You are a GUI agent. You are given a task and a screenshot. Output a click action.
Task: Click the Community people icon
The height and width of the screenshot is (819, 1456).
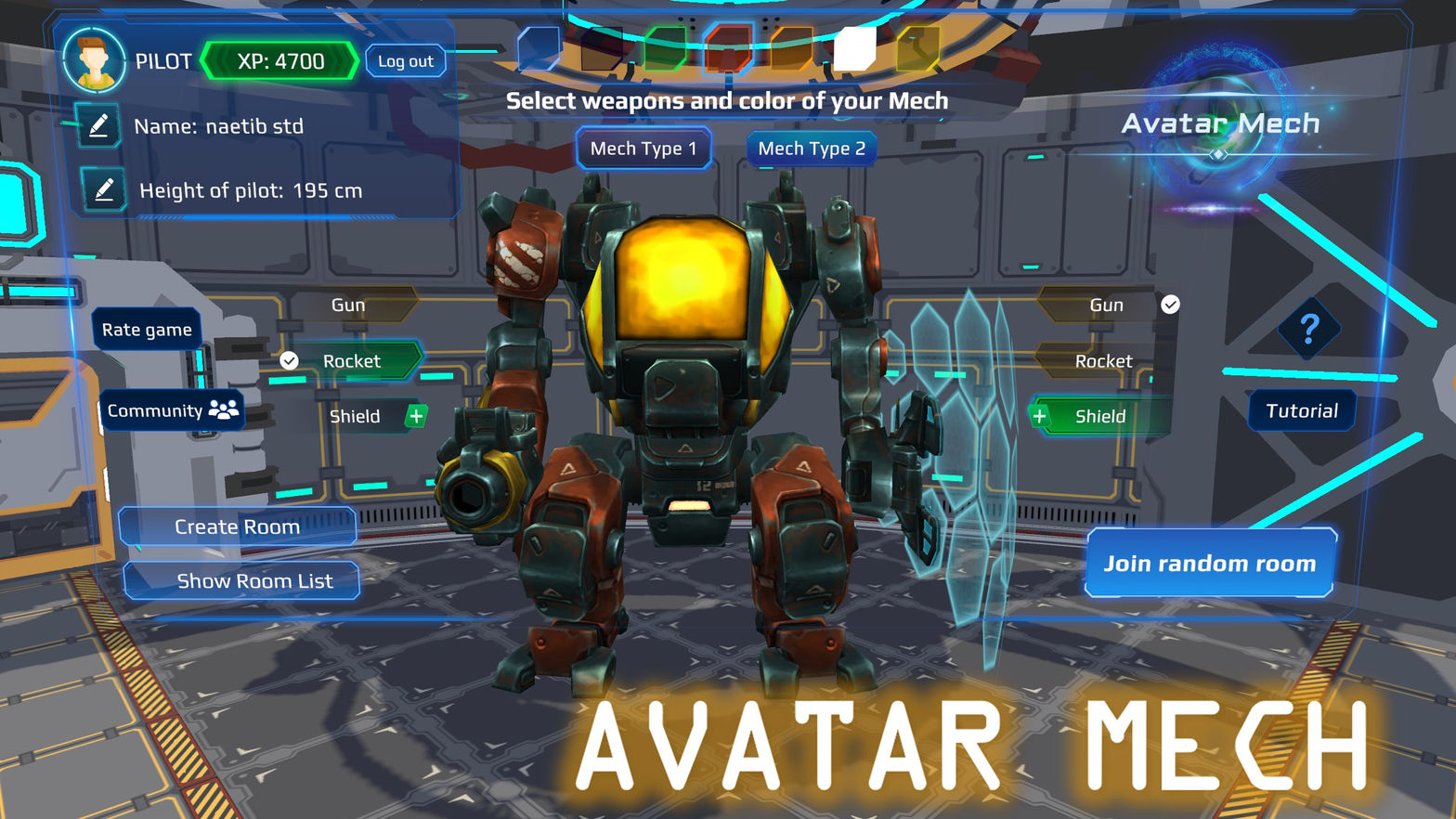(x=222, y=409)
